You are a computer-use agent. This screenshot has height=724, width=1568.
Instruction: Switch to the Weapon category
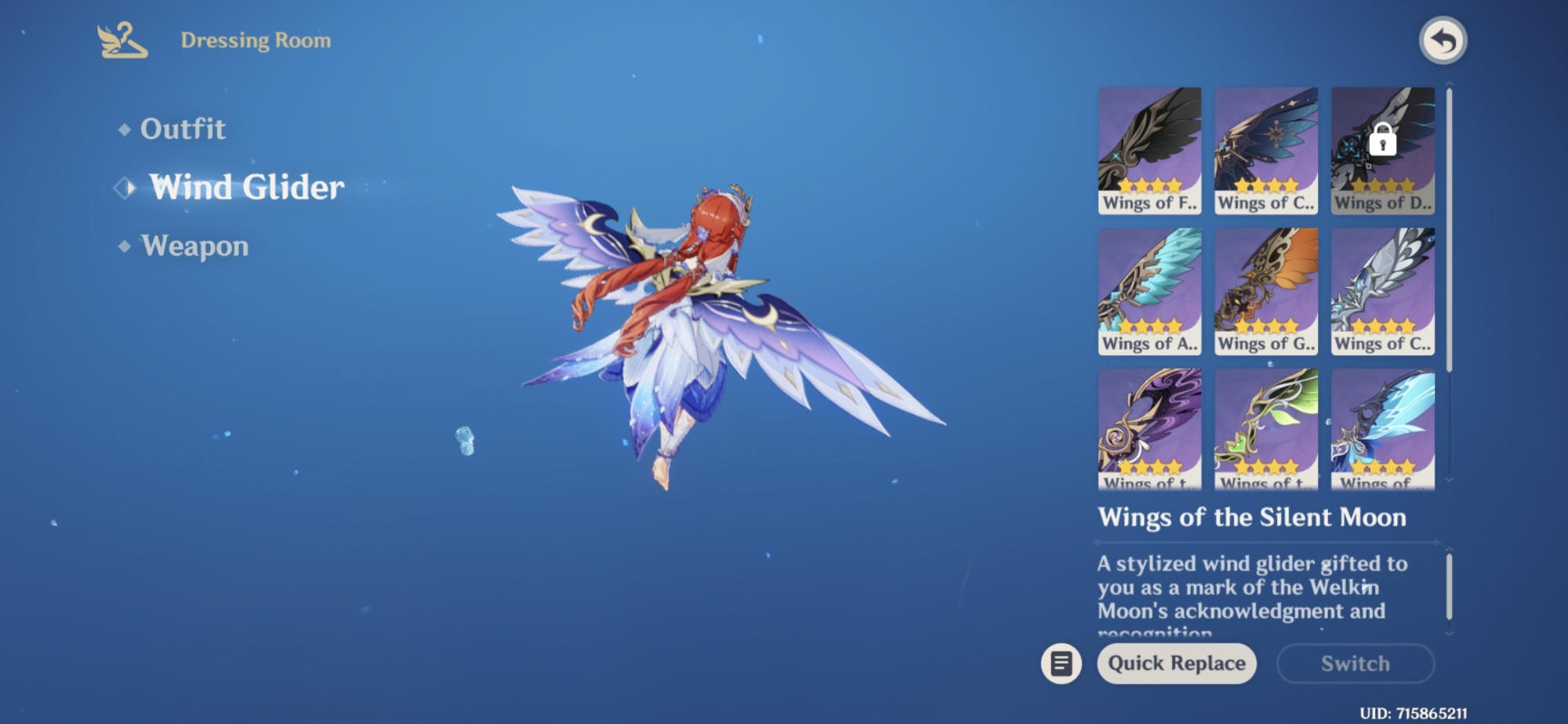click(194, 246)
